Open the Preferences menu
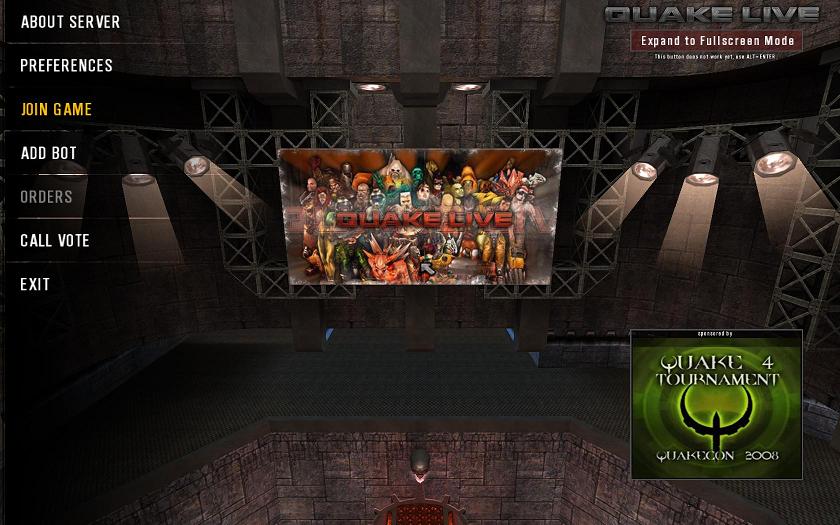This screenshot has width=840, height=525. click(66, 66)
